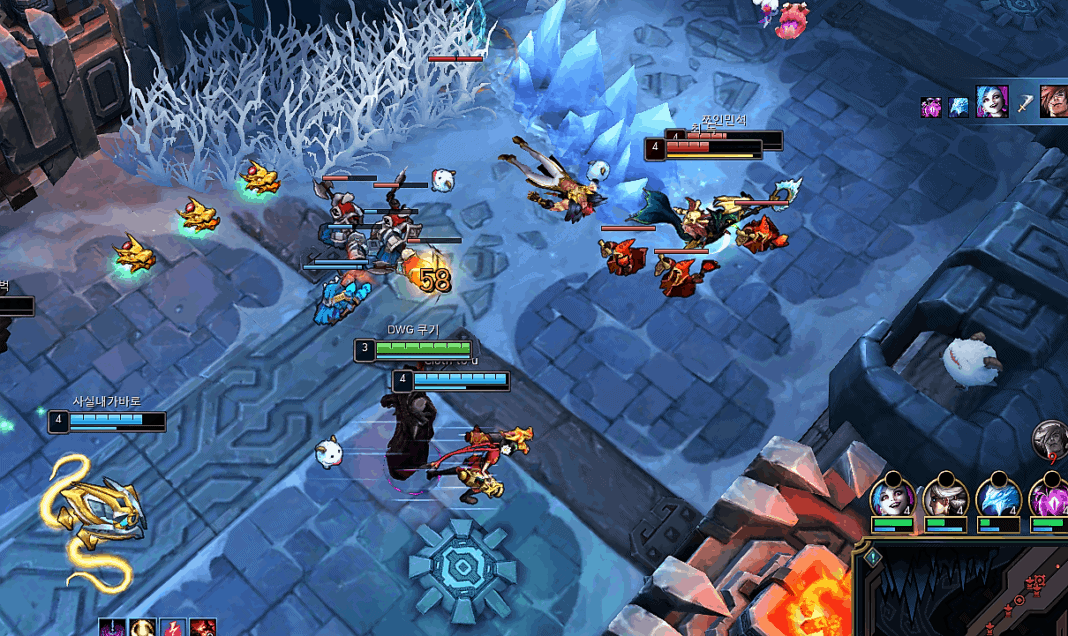
Task: Click the pink assist icon in kill feed
Action: pos(931,107)
